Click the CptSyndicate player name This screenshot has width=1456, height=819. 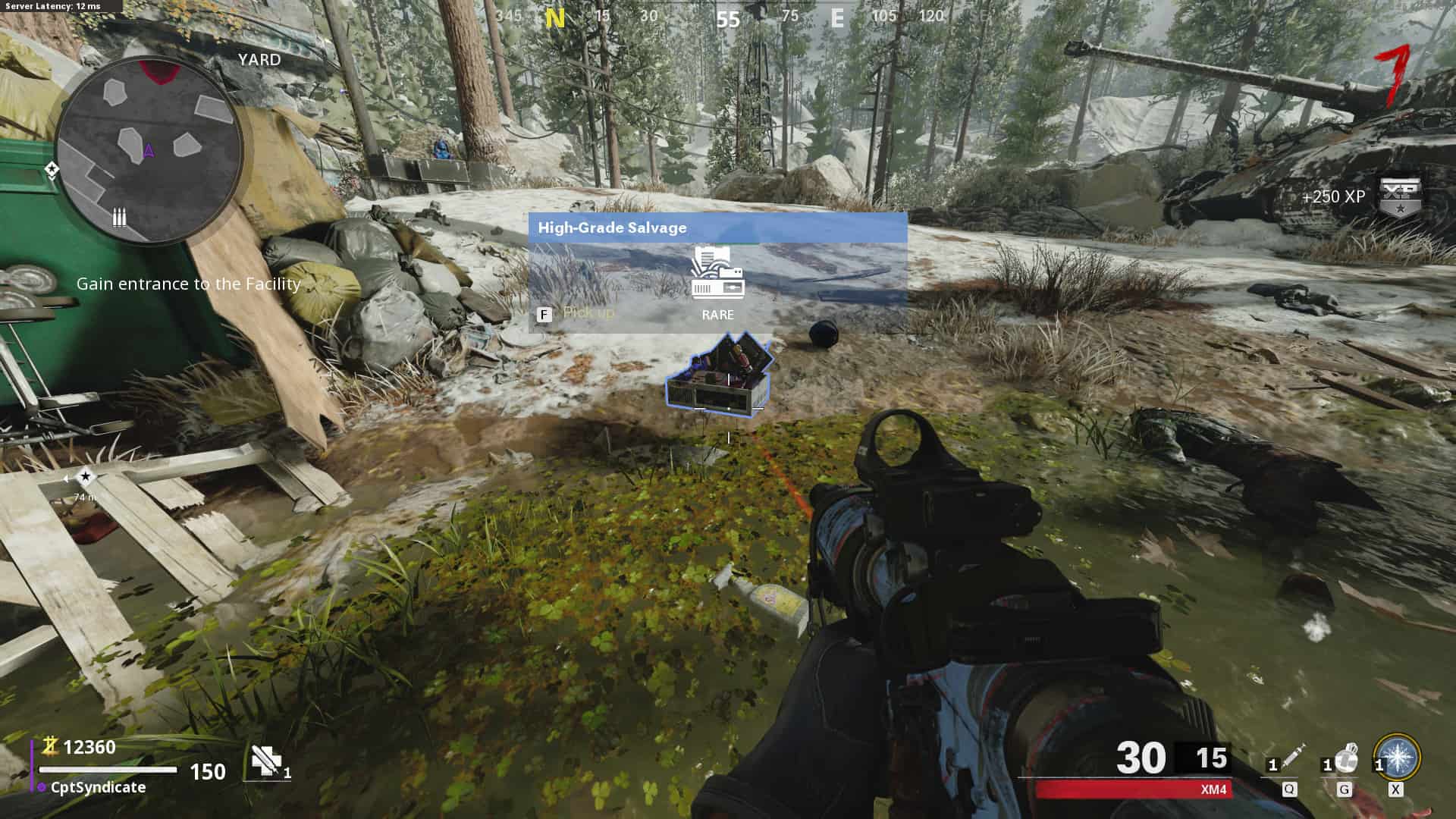(98, 787)
